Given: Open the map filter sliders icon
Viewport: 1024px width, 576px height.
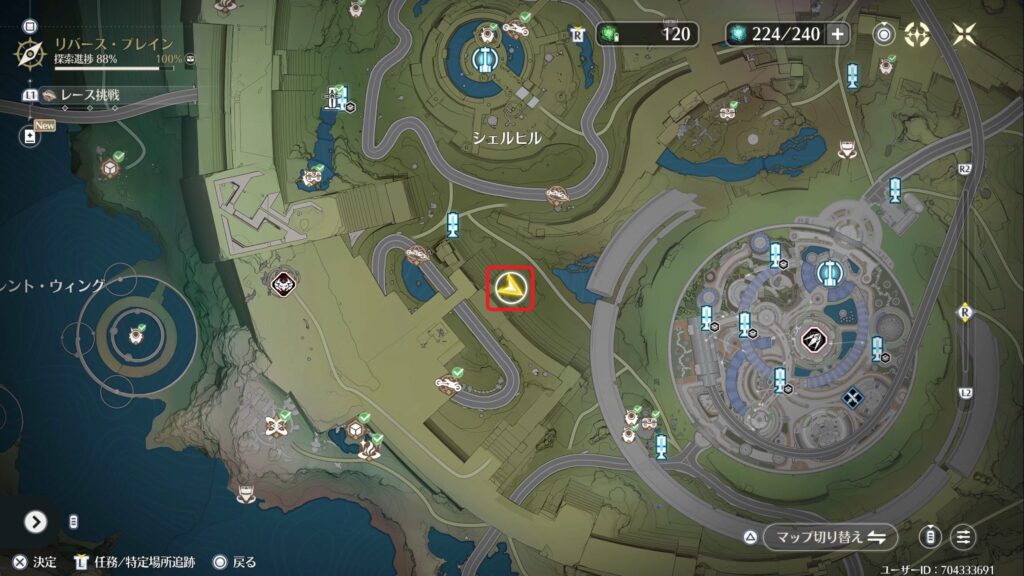Looking at the screenshot, I should [x=964, y=537].
